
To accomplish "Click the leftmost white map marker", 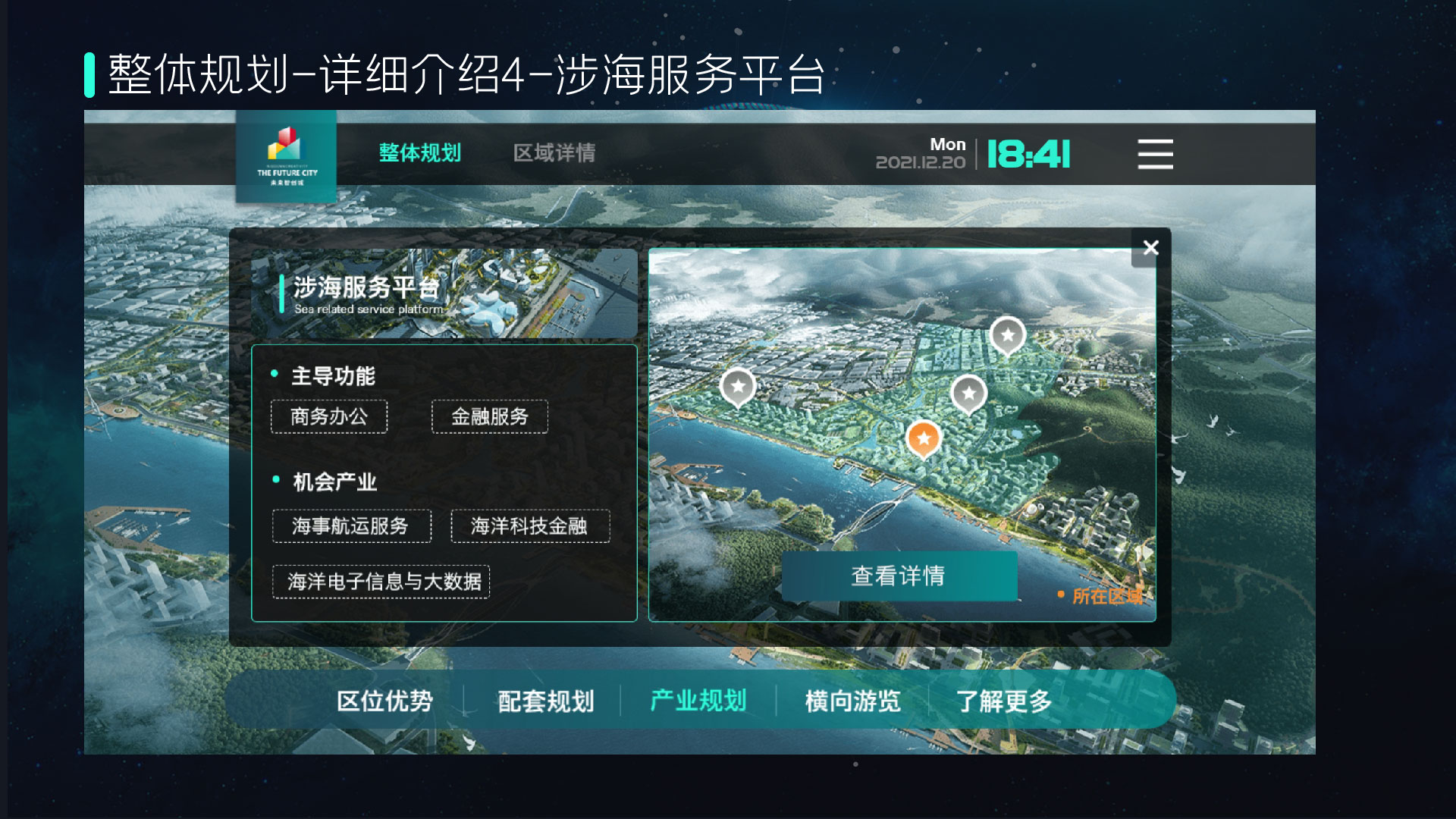I will (x=736, y=387).
